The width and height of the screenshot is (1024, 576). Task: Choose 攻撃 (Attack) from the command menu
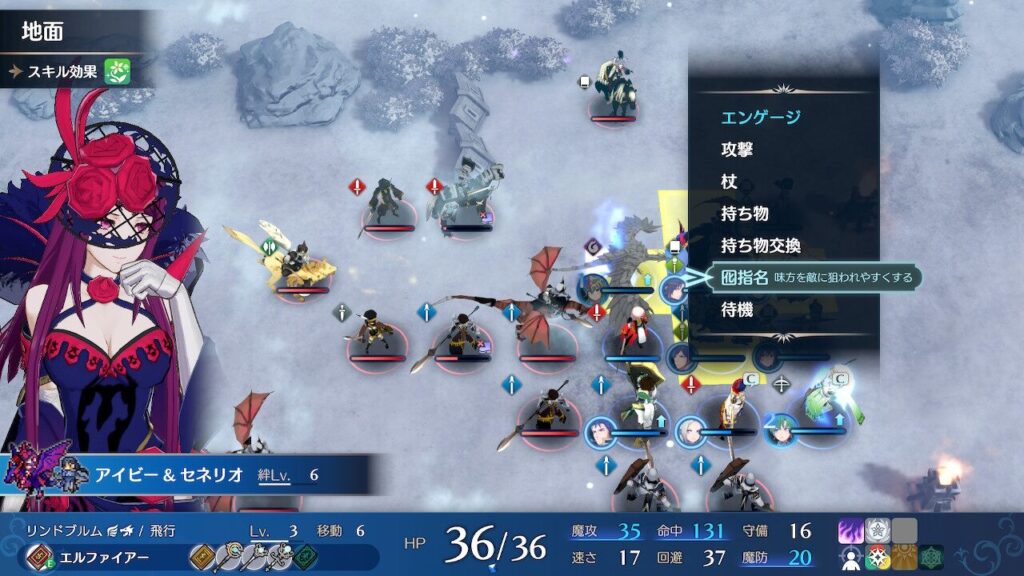click(737, 149)
